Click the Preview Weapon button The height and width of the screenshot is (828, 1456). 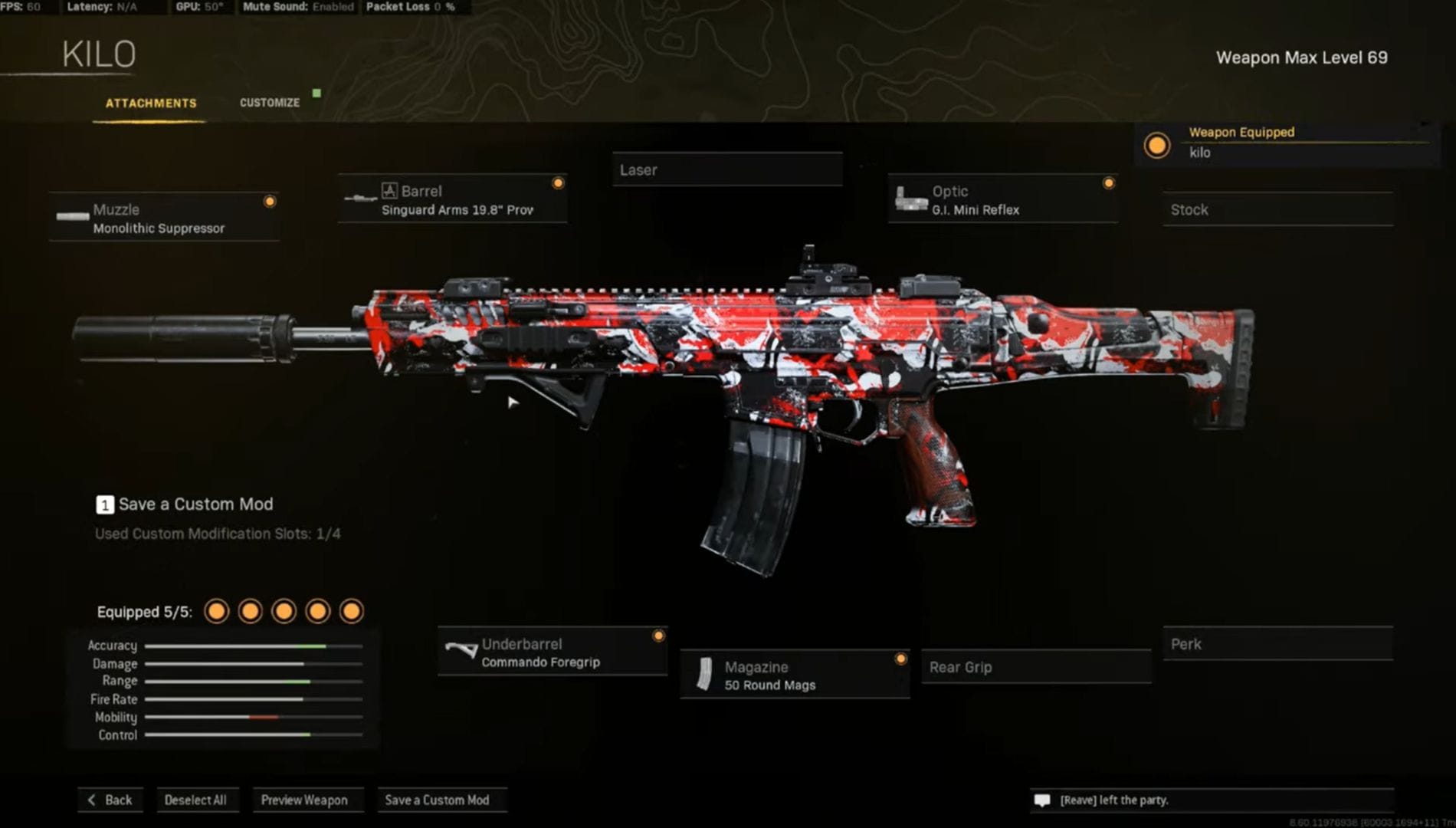click(x=308, y=800)
